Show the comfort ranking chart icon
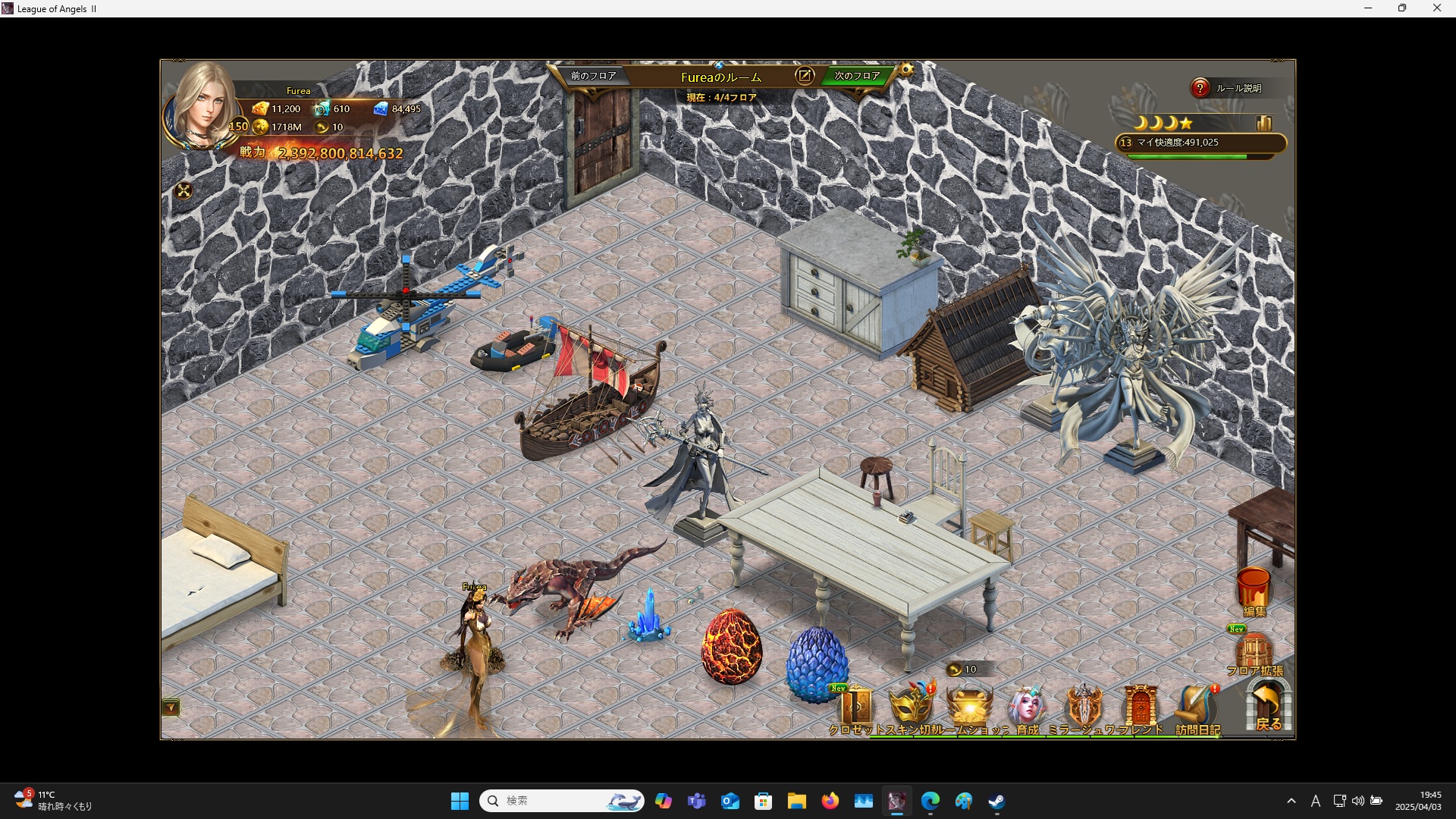This screenshot has height=819, width=1456. (1263, 123)
